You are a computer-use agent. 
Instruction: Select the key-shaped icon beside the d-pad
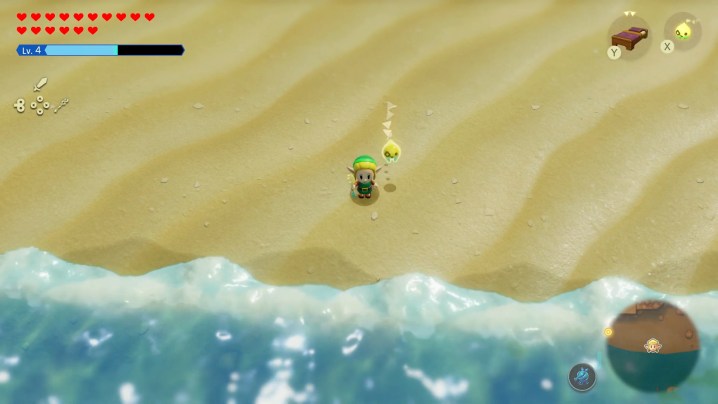coord(62,104)
